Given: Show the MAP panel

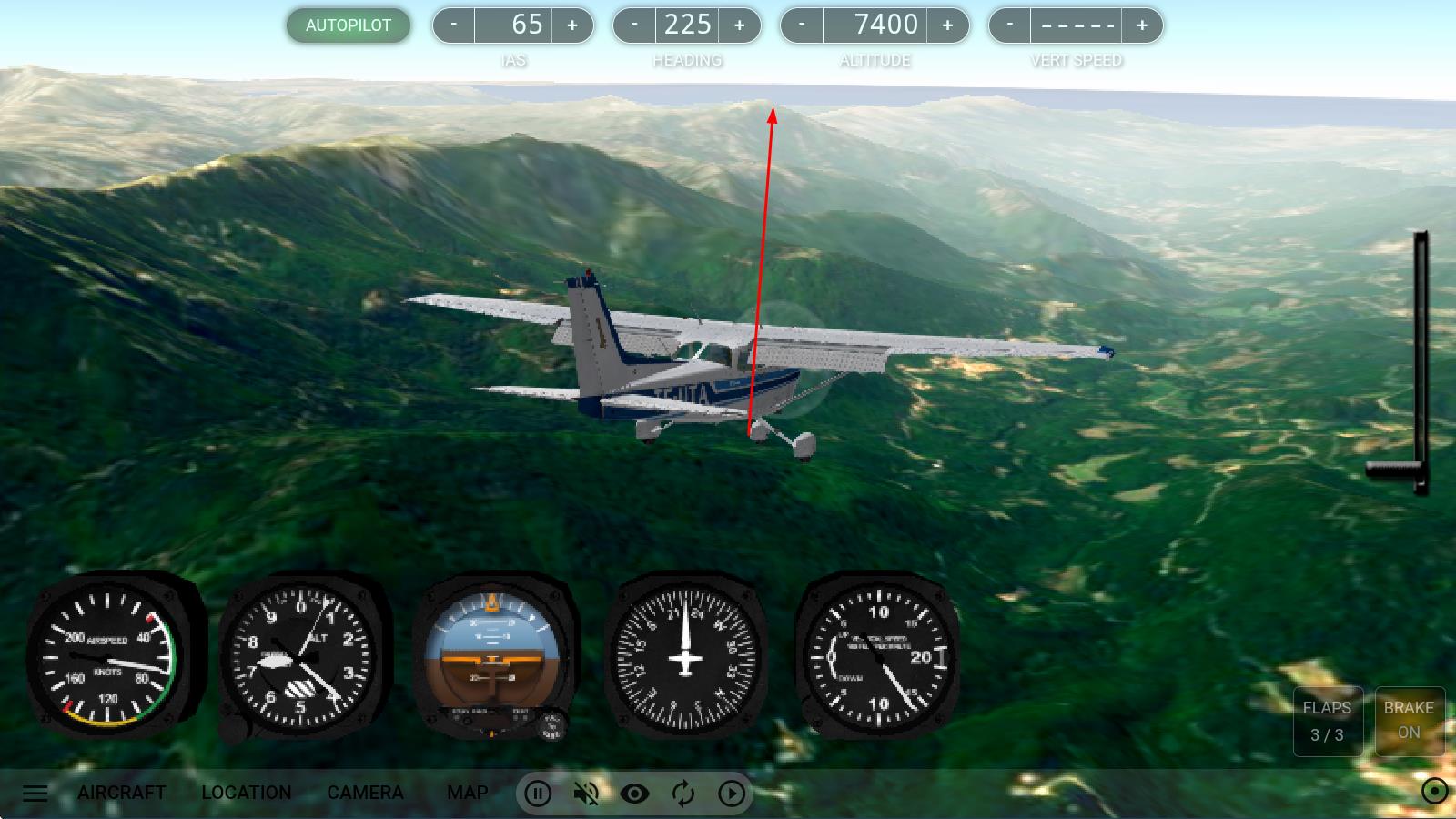Looking at the screenshot, I should click(468, 793).
